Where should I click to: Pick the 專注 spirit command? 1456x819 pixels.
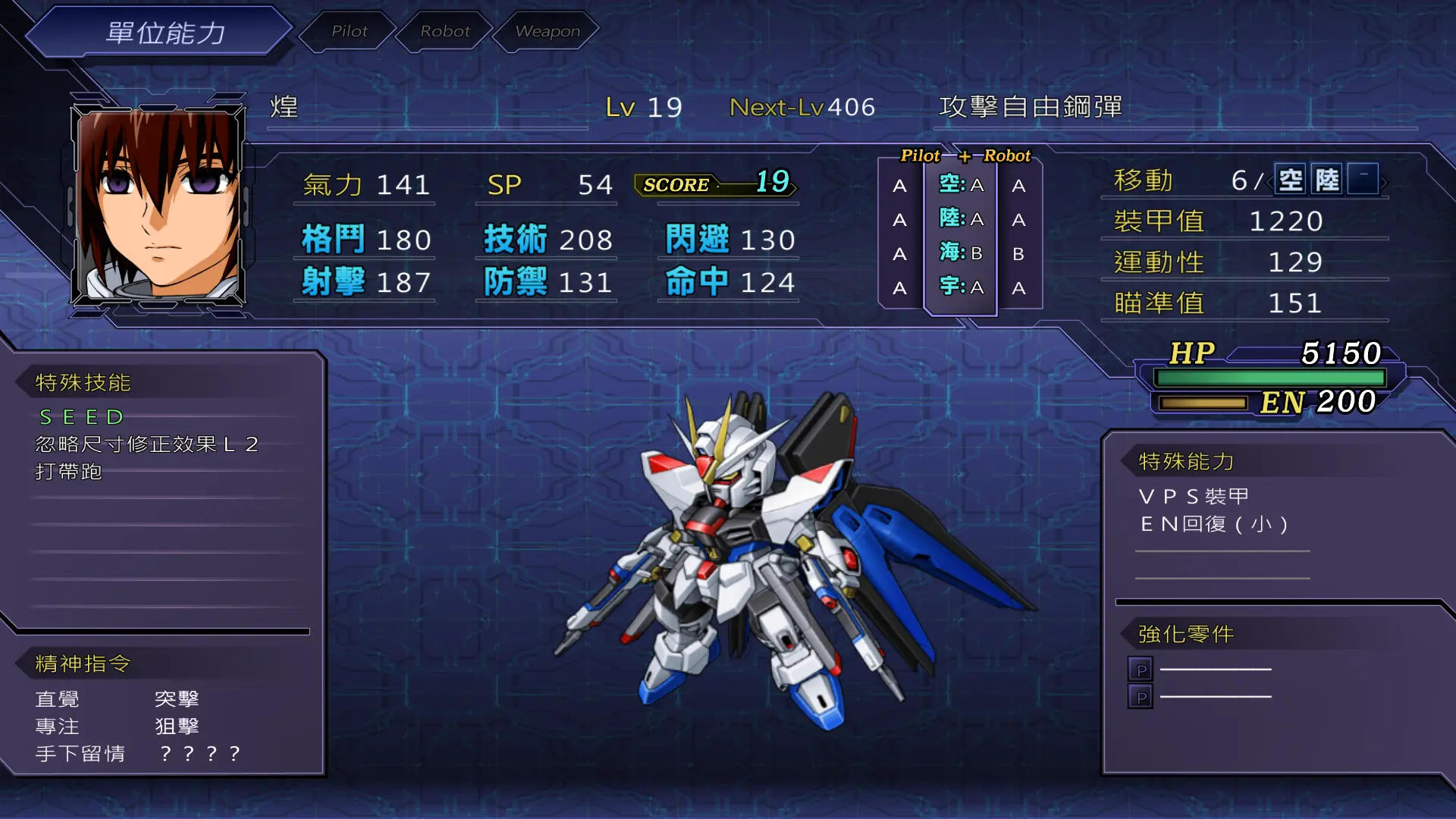click(58, 726)
